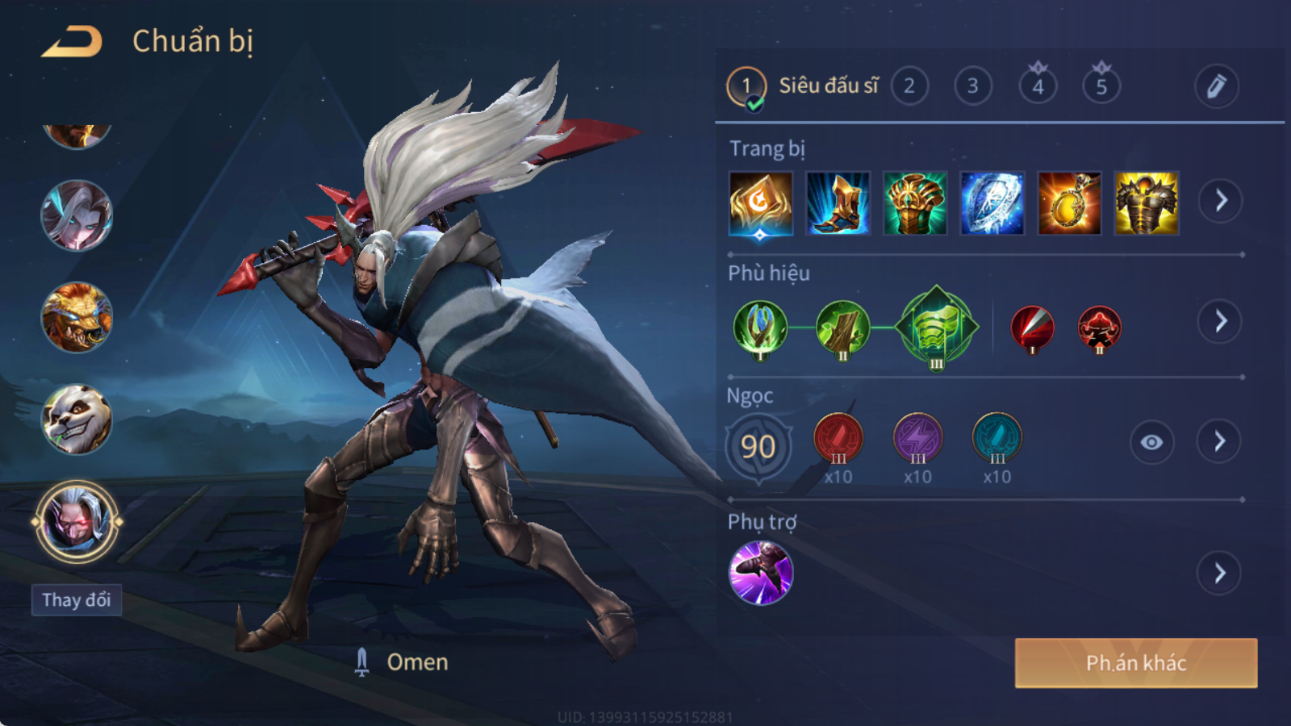Open the Ngọc rune details arrow
Viewport: 1291px width, 726px height.
tap(1219, 441)
